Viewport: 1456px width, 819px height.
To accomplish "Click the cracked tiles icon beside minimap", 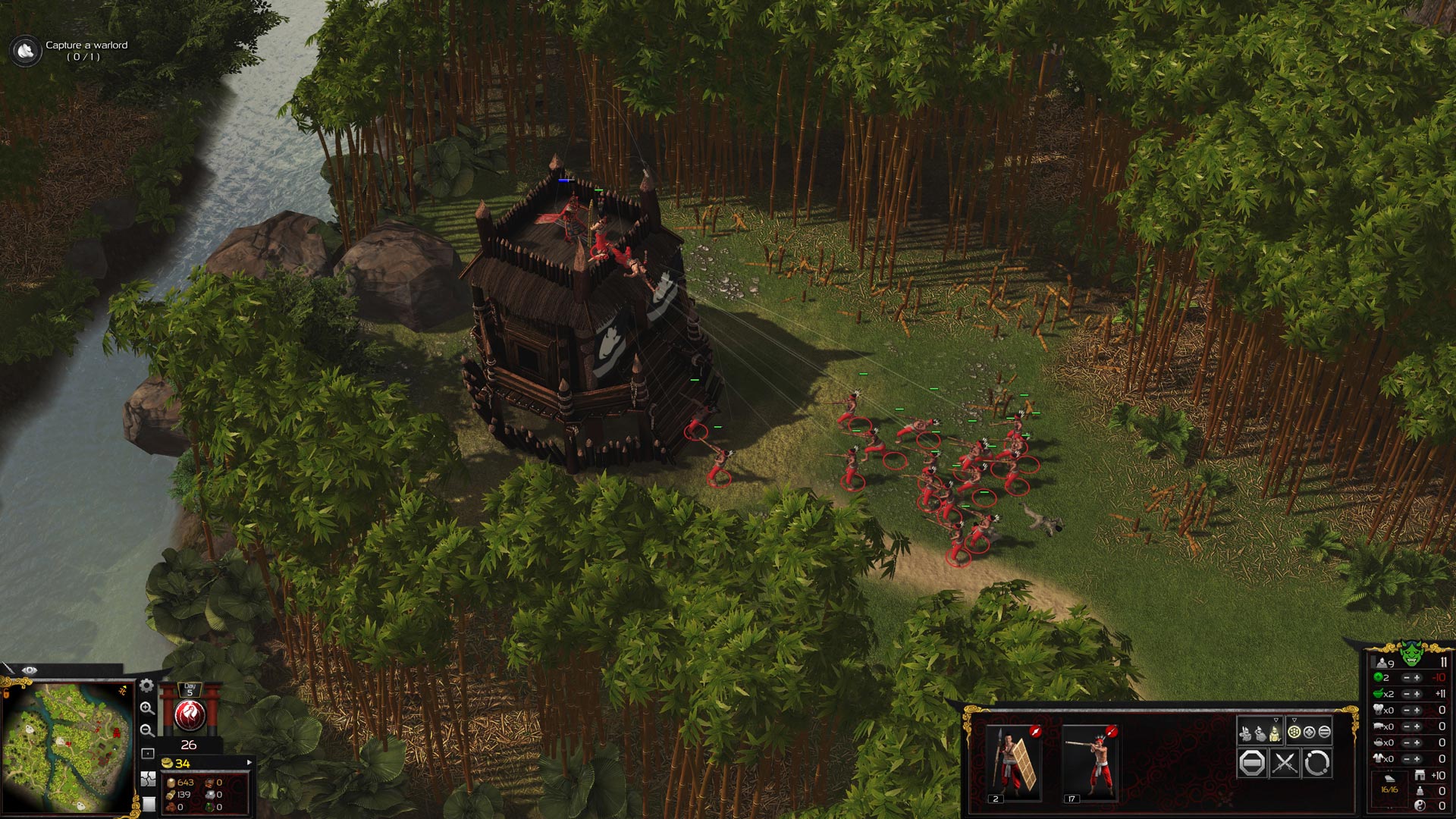I will 148,780.
